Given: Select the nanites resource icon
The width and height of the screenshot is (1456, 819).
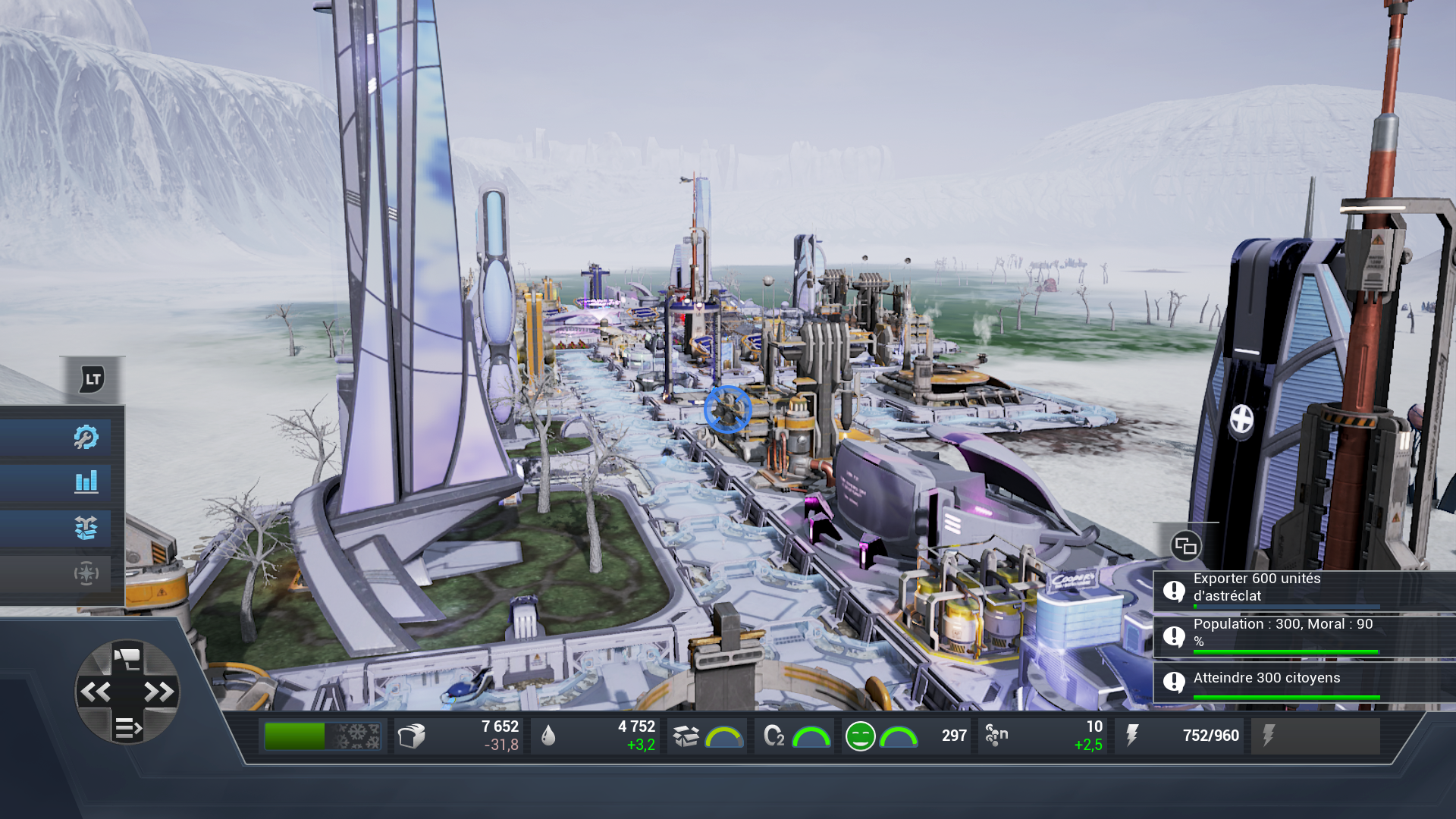Looking at the screenshot, I should click(996, 735).
